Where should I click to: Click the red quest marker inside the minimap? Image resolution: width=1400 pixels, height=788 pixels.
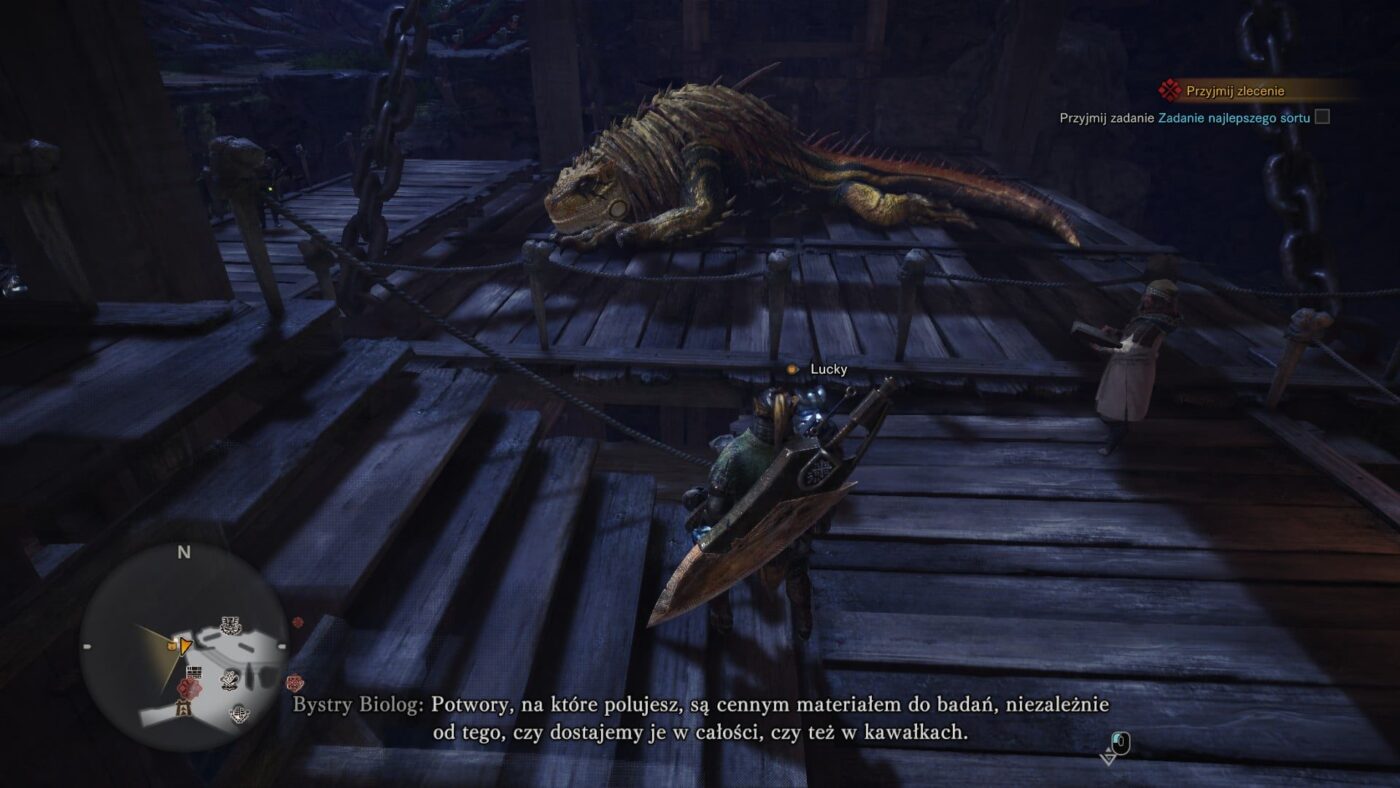187,688
